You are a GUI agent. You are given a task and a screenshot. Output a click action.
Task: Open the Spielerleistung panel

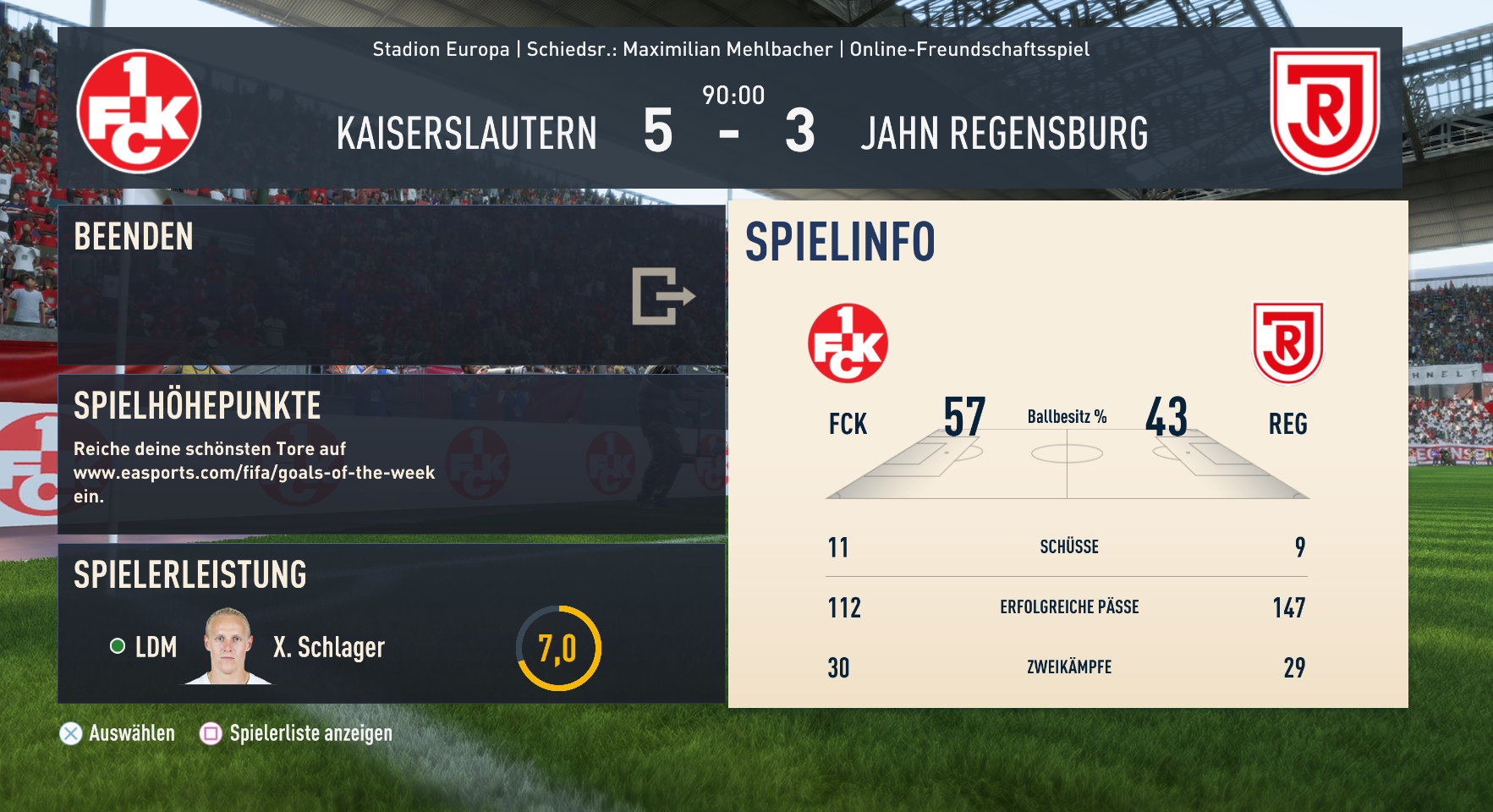tap(391, 623)
